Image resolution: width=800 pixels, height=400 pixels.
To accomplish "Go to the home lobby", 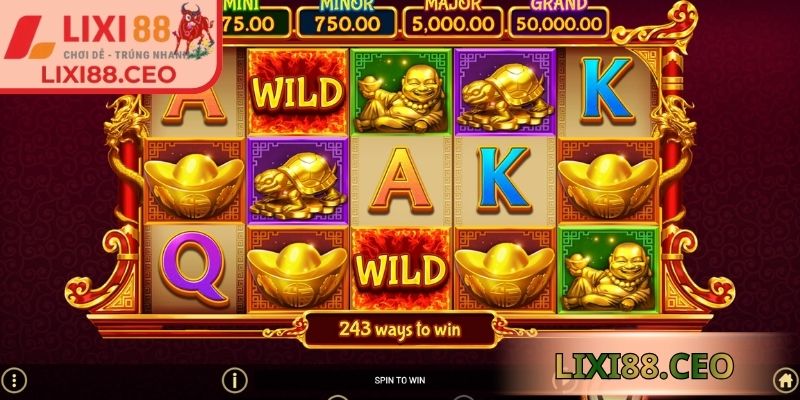I will (785, 380).
